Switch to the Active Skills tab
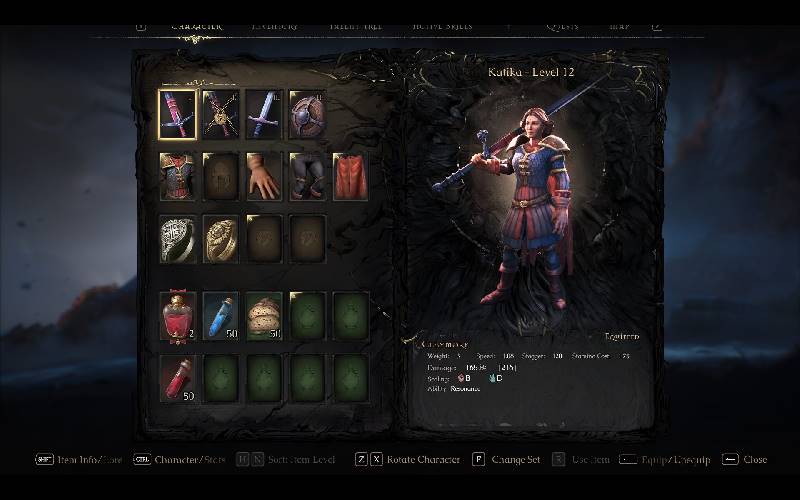The image size is (800, 500). [x=442, y=27]
